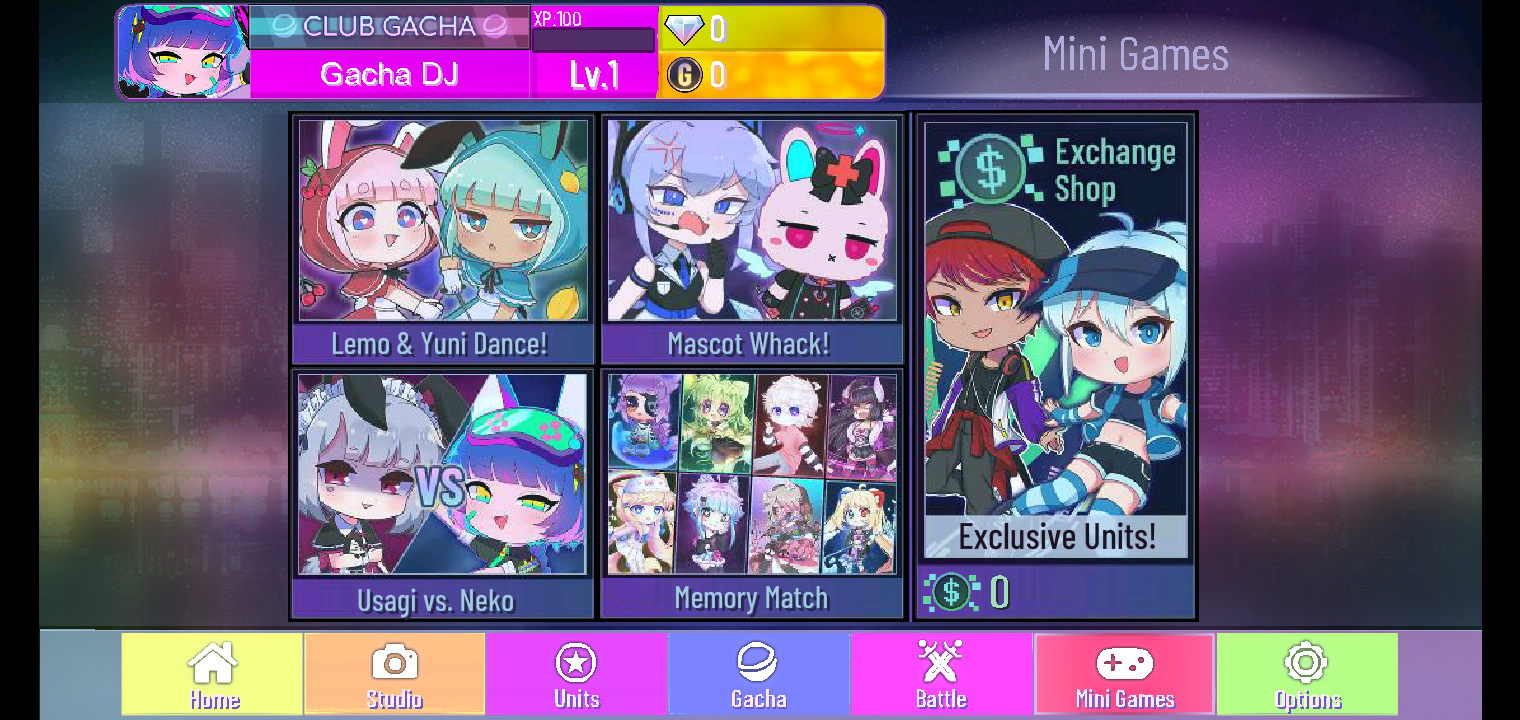Open Units using the star icon
1520x720 pixels.
[576, 661]
